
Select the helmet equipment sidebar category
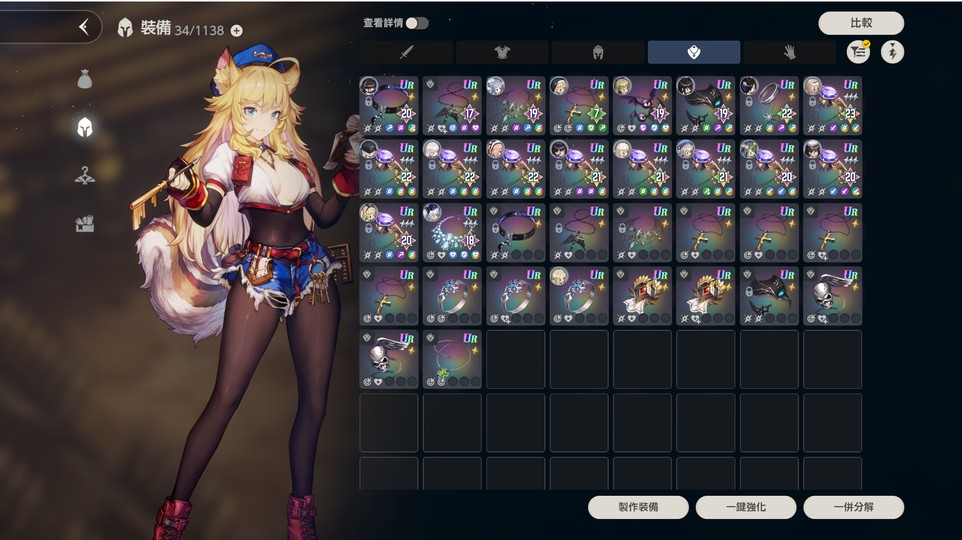click(x=85, y=127)
